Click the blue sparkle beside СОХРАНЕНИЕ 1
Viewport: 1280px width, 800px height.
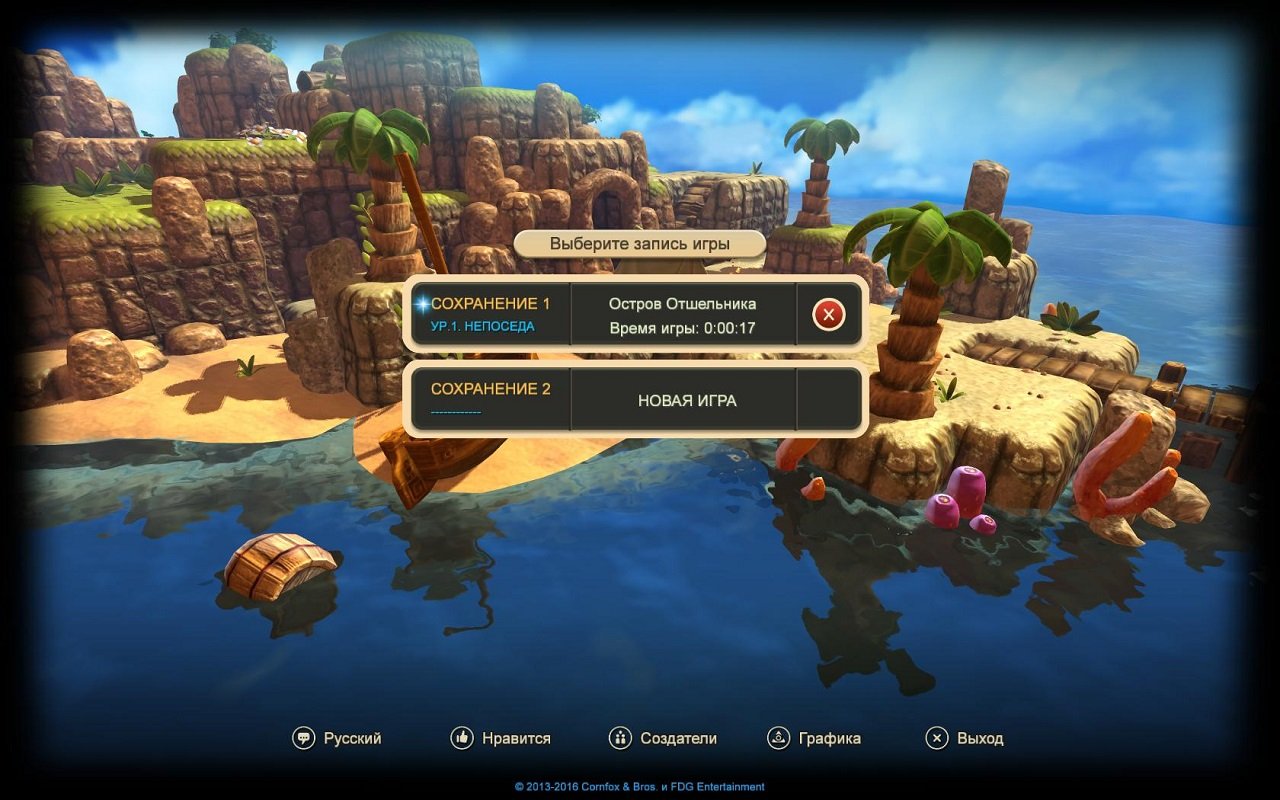pyautogui.click(x=421, y=306)
